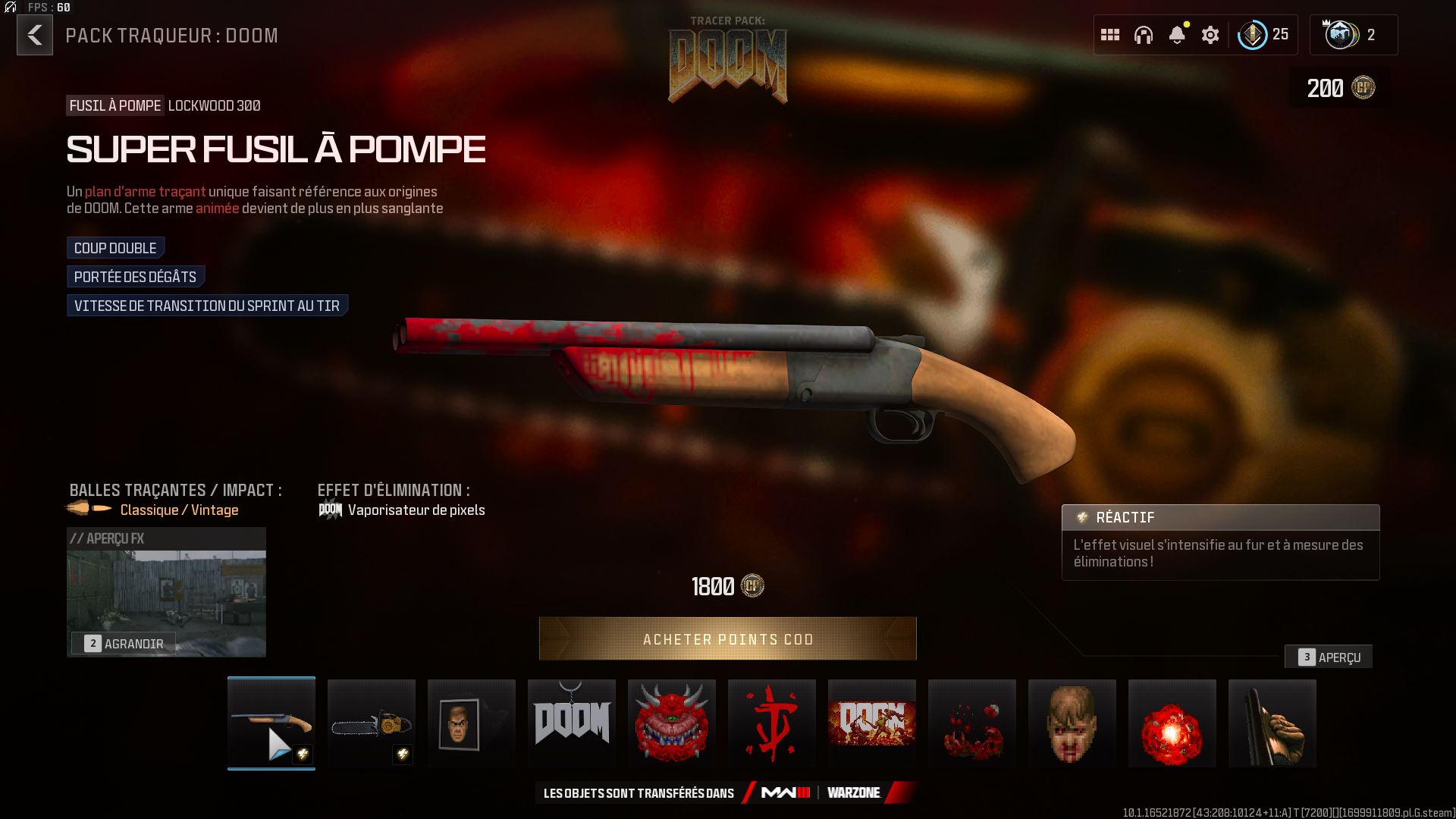The height and width of the screenshot is (819, 1456).
Task: Select the chainsaw item thumbnail
Action: [372, 723]
